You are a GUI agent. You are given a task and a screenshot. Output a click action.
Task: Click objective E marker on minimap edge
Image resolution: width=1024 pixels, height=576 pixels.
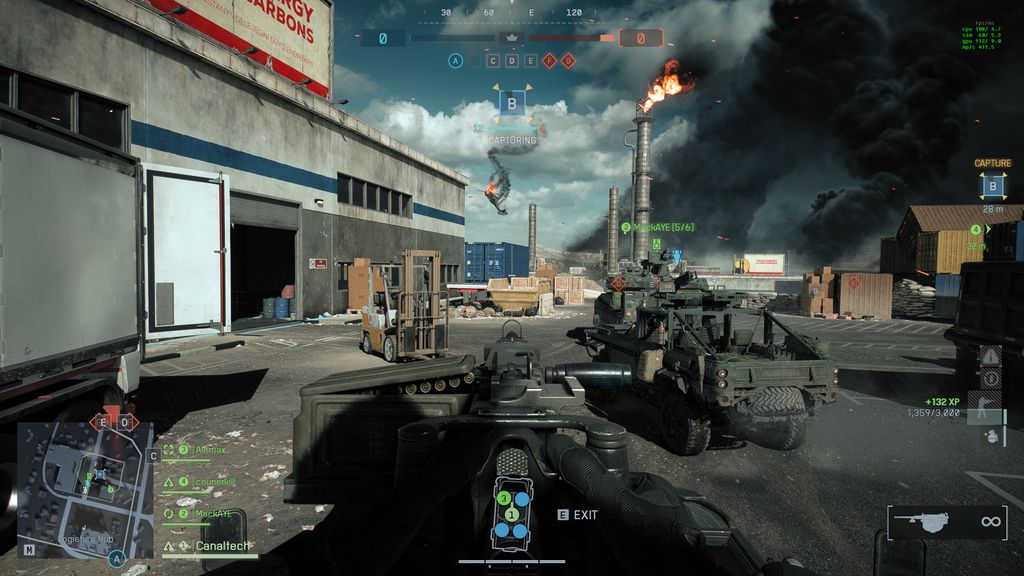101,422
